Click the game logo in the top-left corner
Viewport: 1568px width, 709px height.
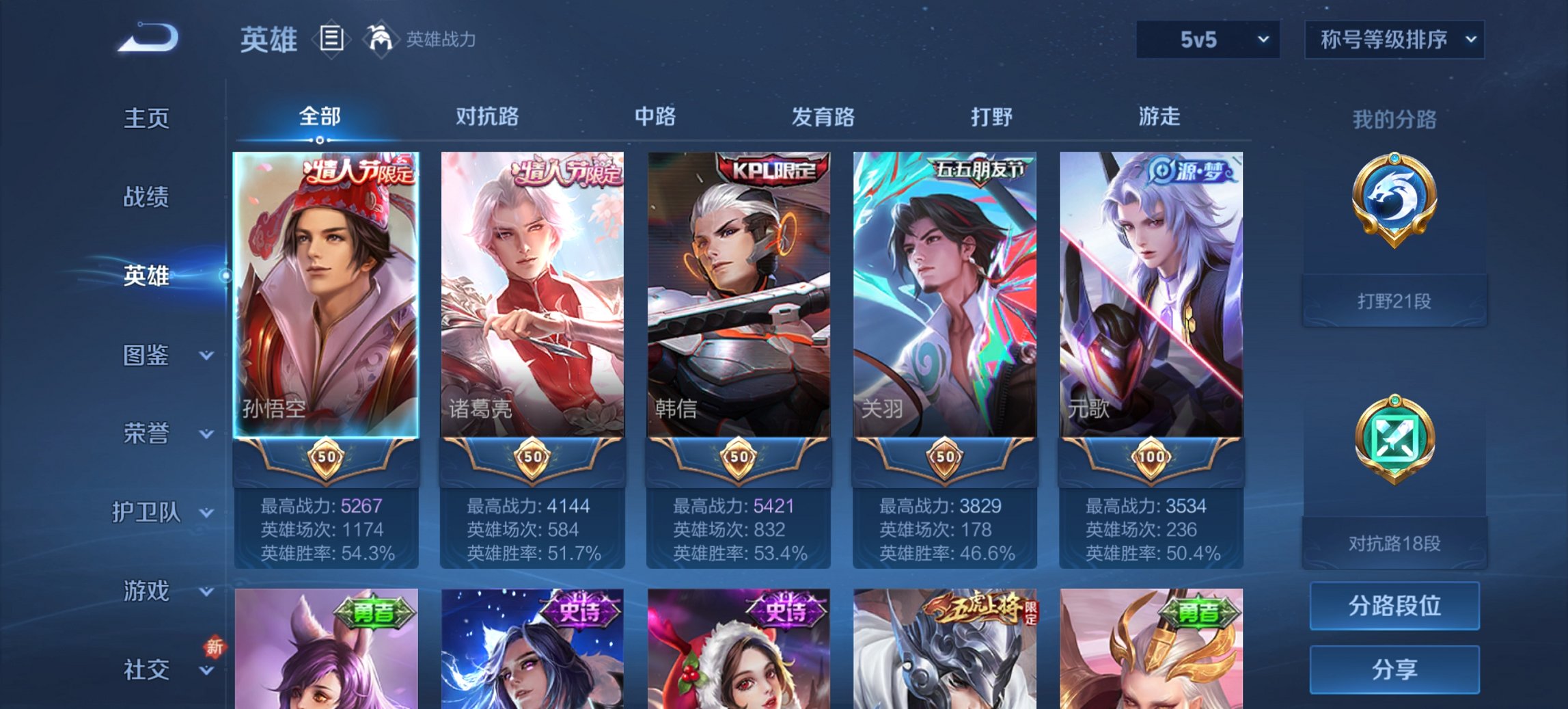point(147,38)
